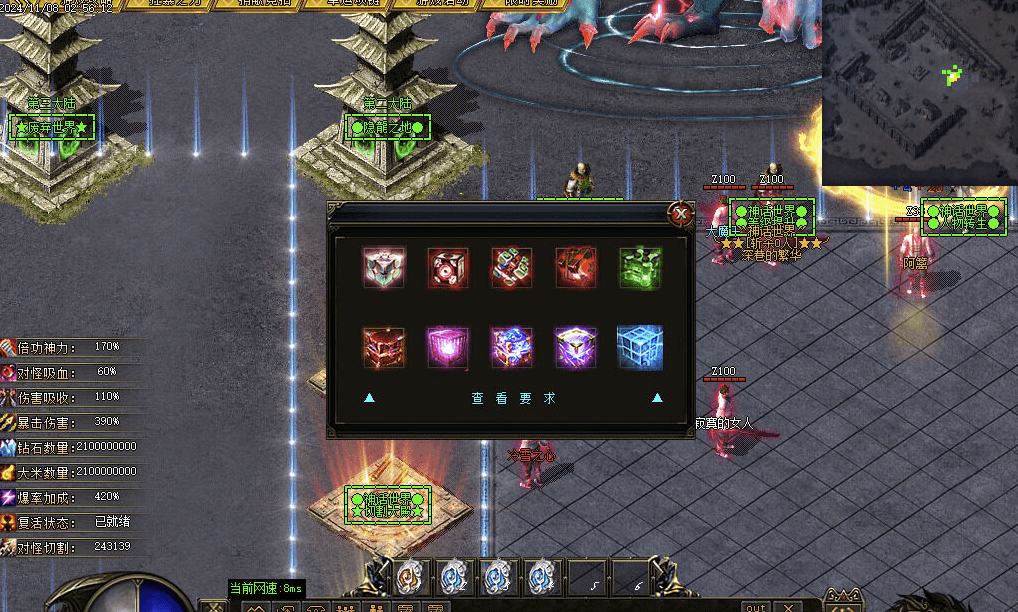This screenshot has height=612, width=1018.
Task: Select the dark red lava cube
Action: [x=384, y=347]
